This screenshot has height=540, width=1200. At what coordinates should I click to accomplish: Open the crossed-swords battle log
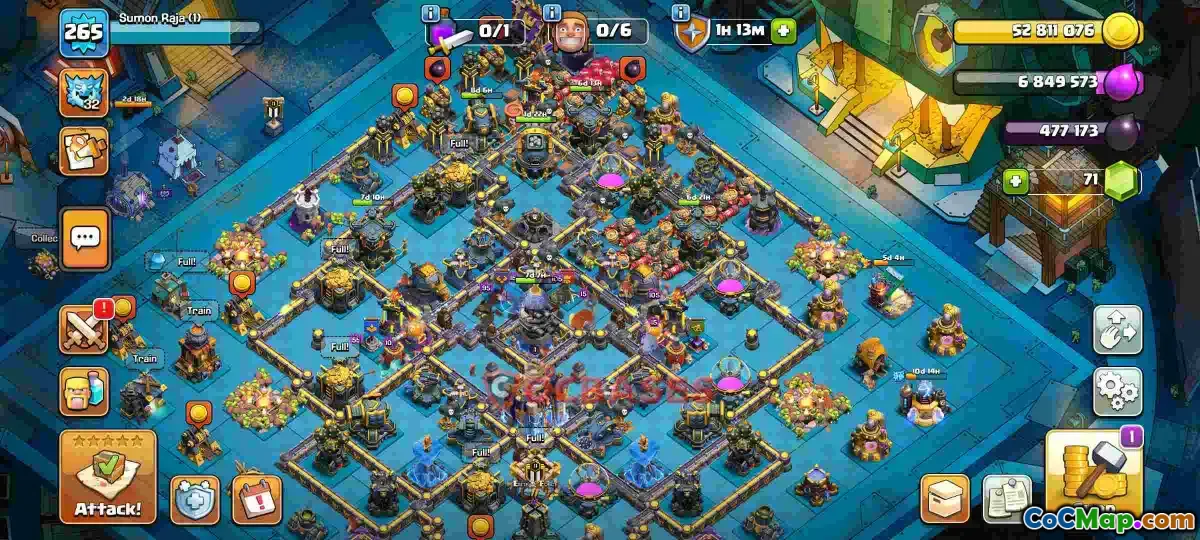(x=85, y=330)
